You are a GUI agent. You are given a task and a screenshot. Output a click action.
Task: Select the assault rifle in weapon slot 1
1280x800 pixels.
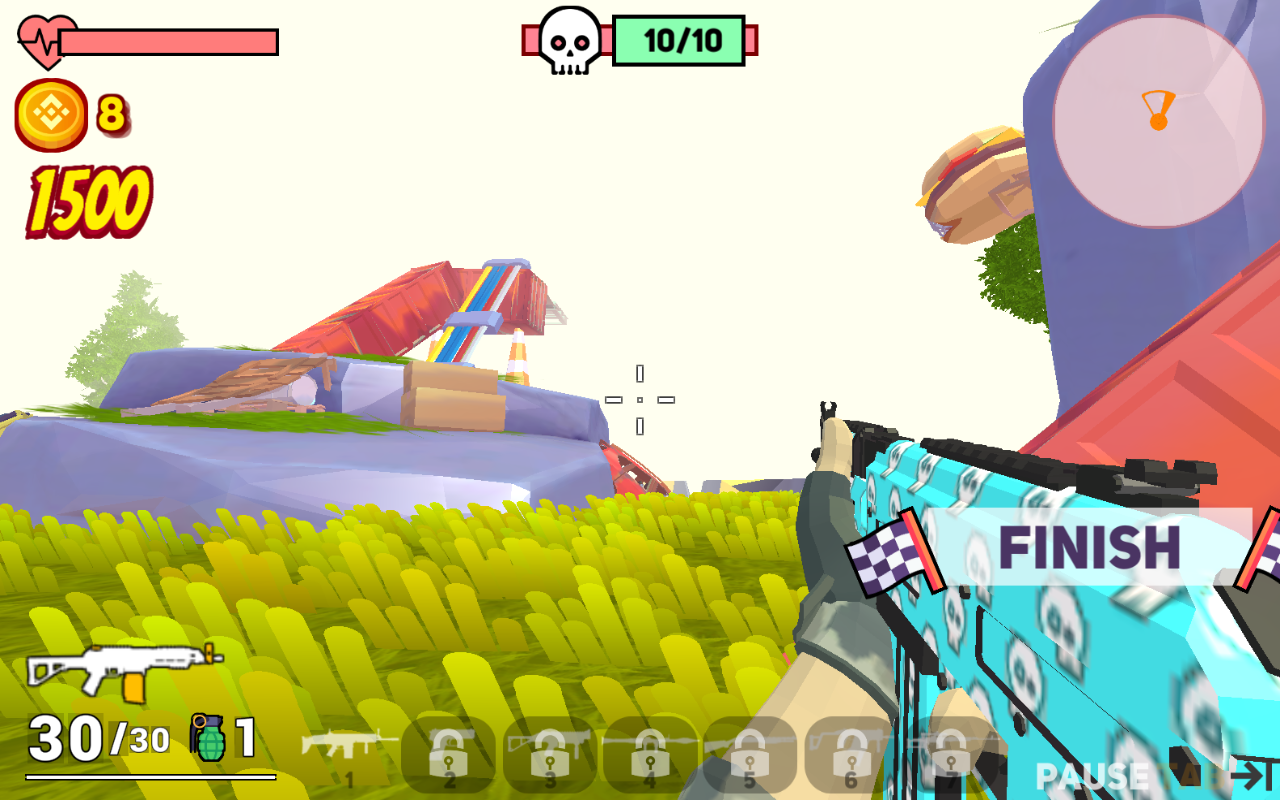(349, 752)
